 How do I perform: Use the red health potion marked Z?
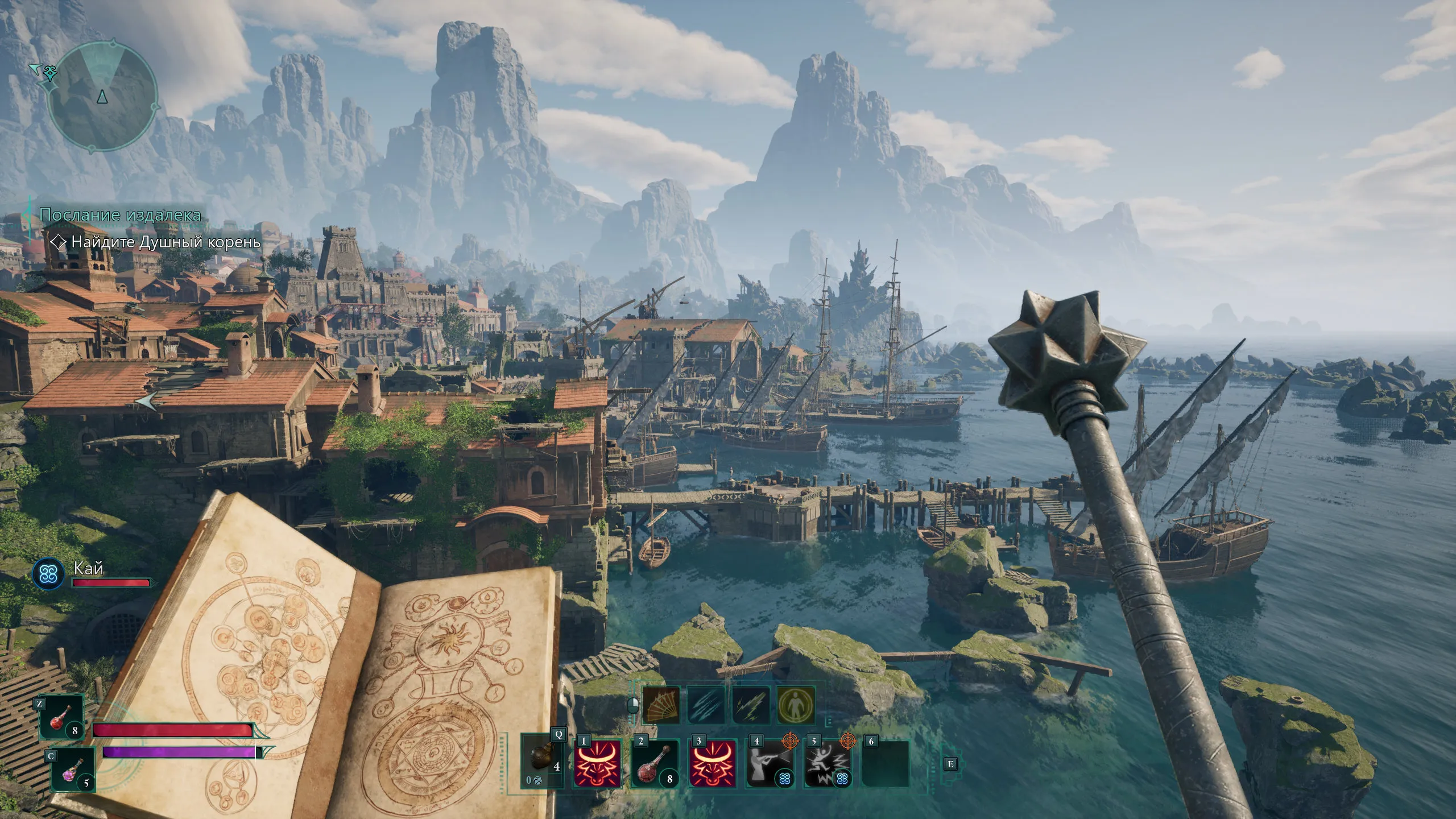point(60,719)
